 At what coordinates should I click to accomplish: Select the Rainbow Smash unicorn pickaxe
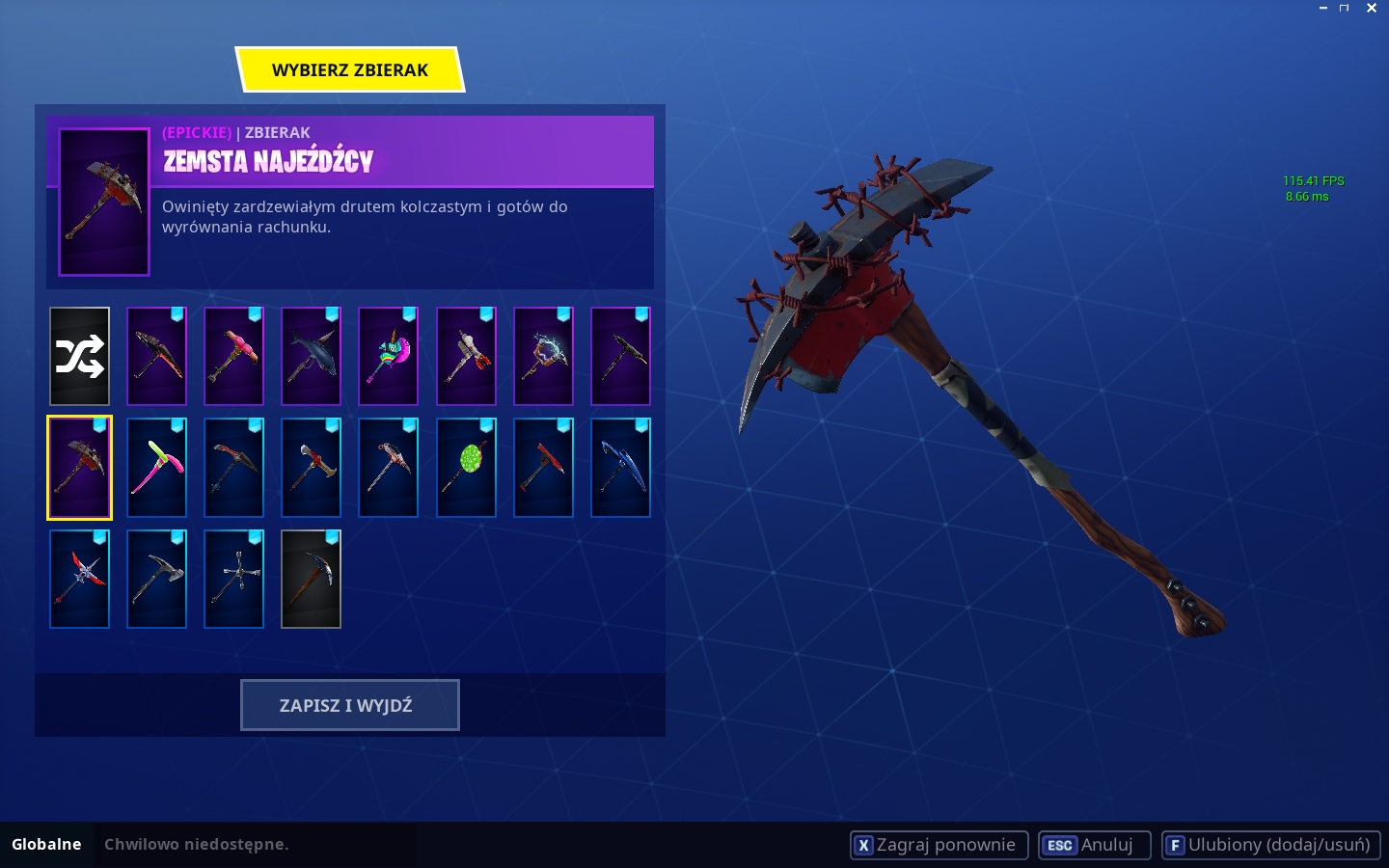click(x=388, y=356)
